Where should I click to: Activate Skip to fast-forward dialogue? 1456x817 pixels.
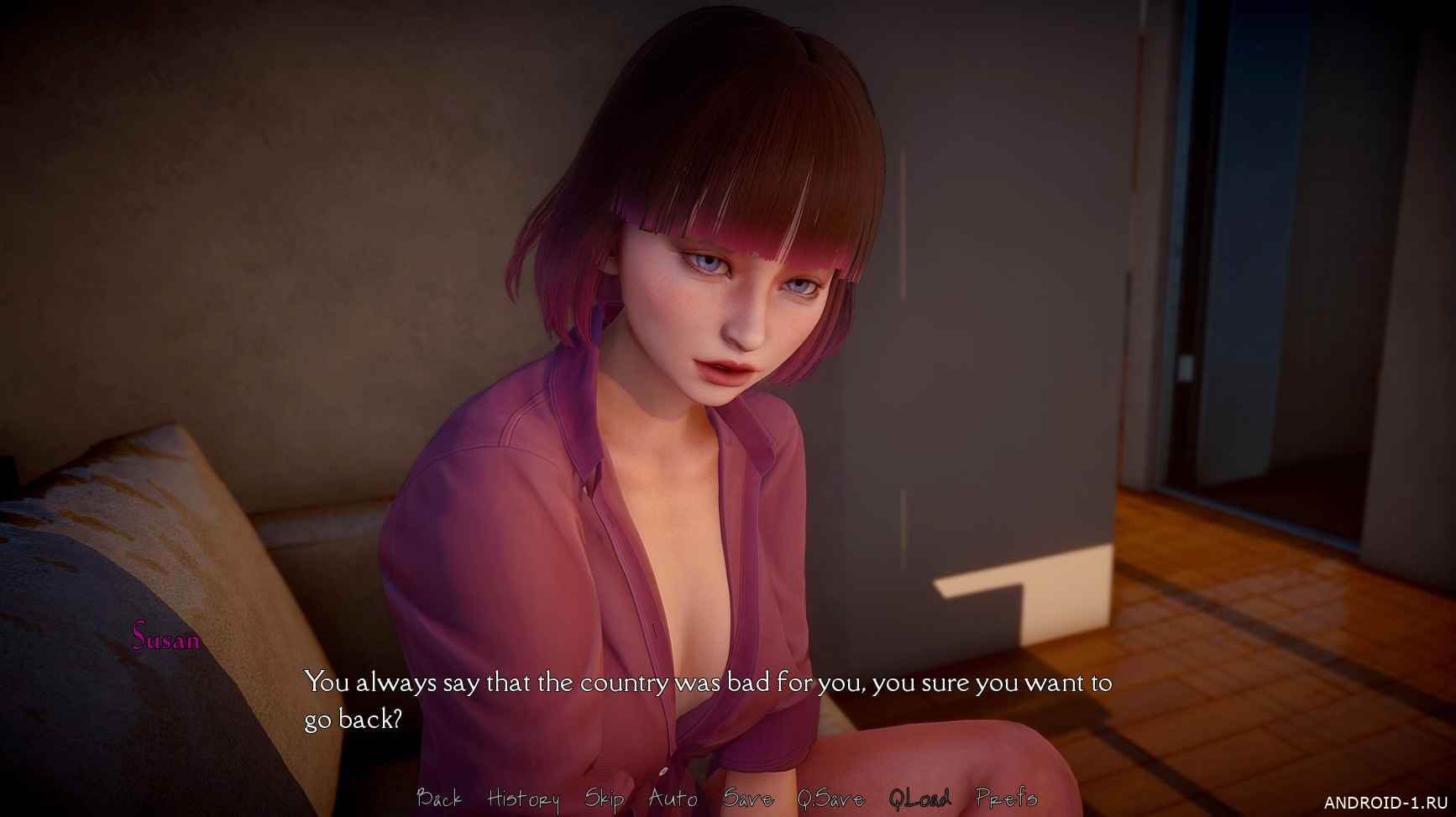point(604,798)
